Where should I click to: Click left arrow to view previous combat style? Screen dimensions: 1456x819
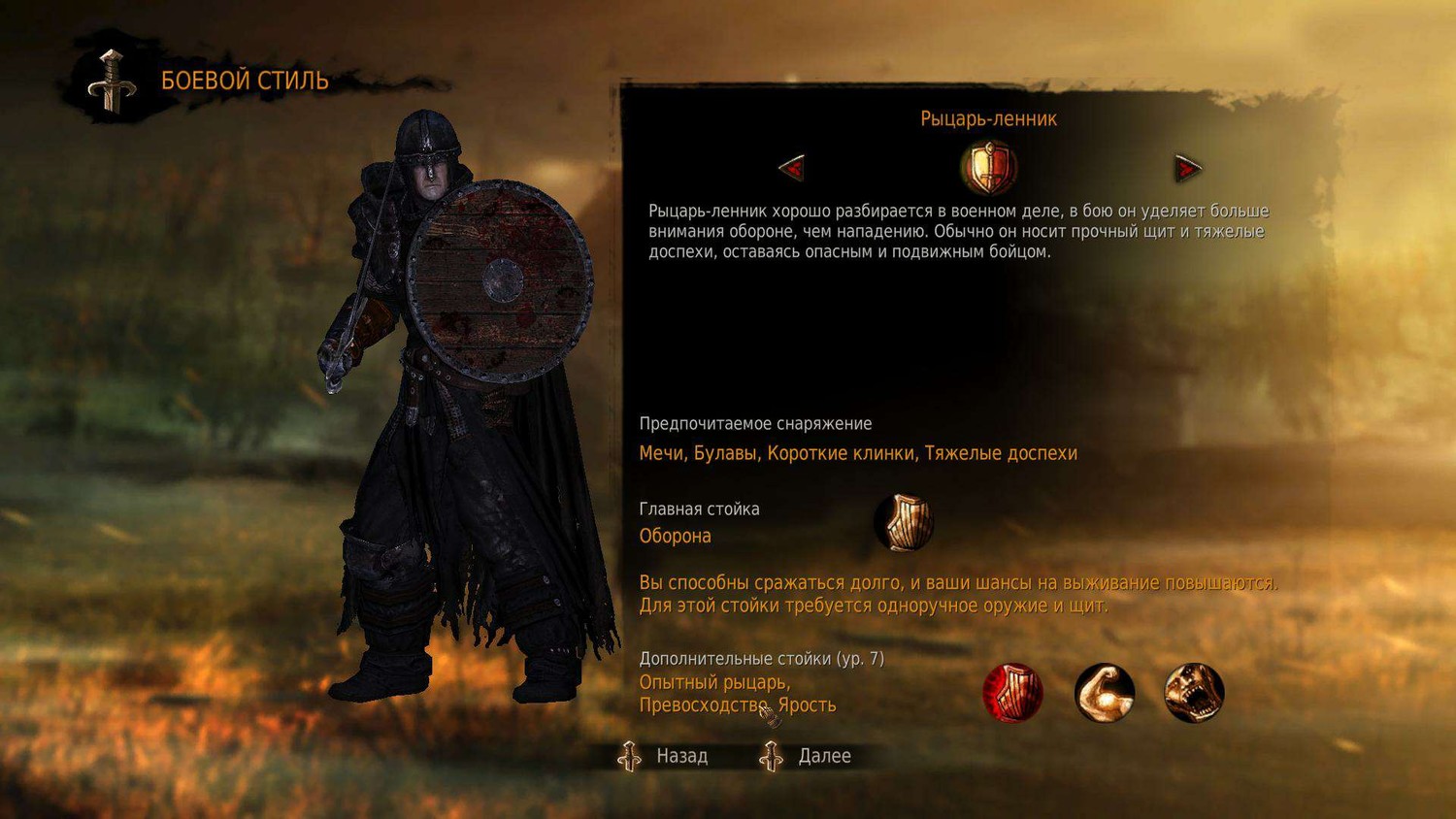click(x=789, y=167)
